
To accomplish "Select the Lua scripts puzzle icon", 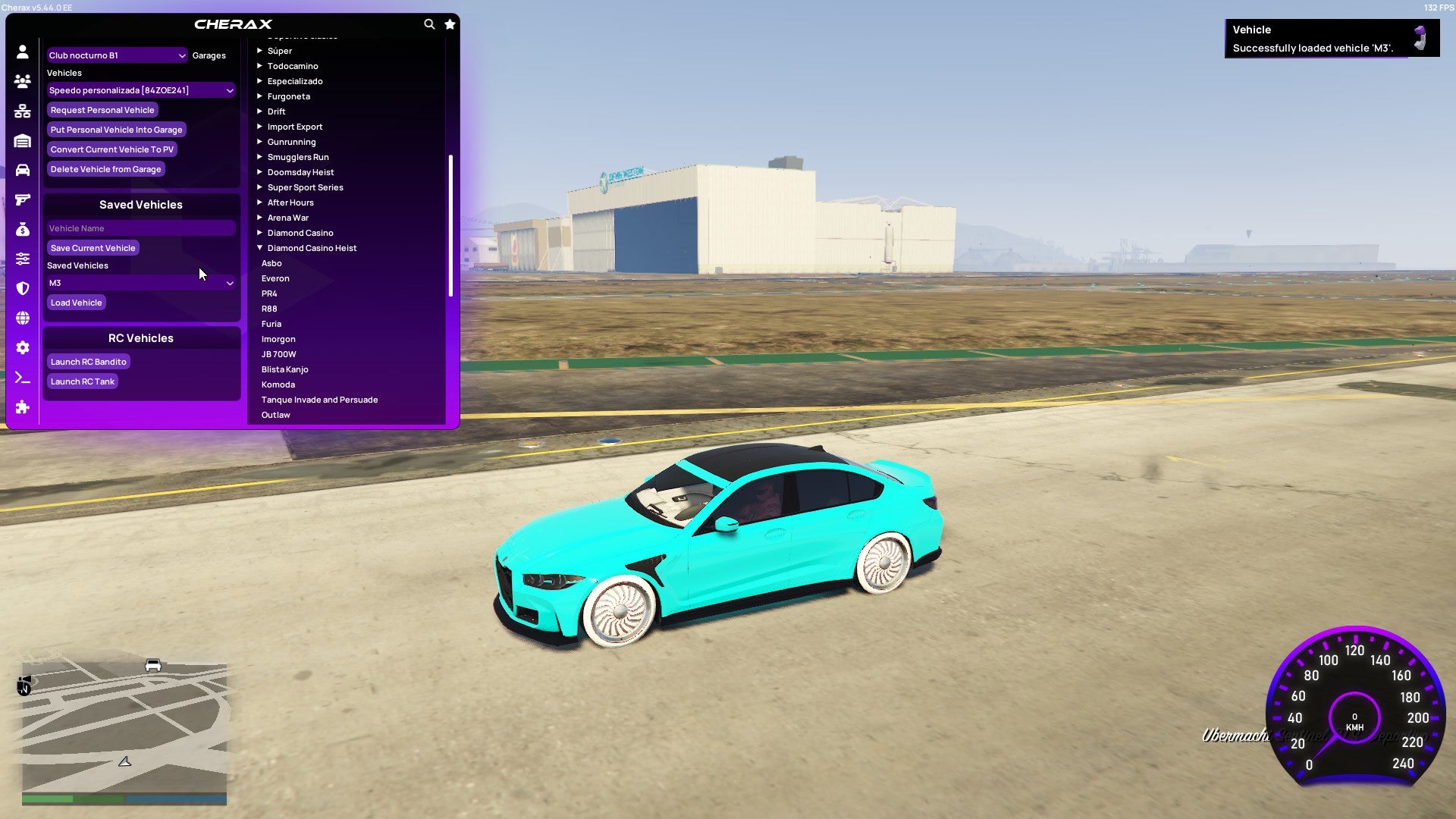I will click(22, 407).
